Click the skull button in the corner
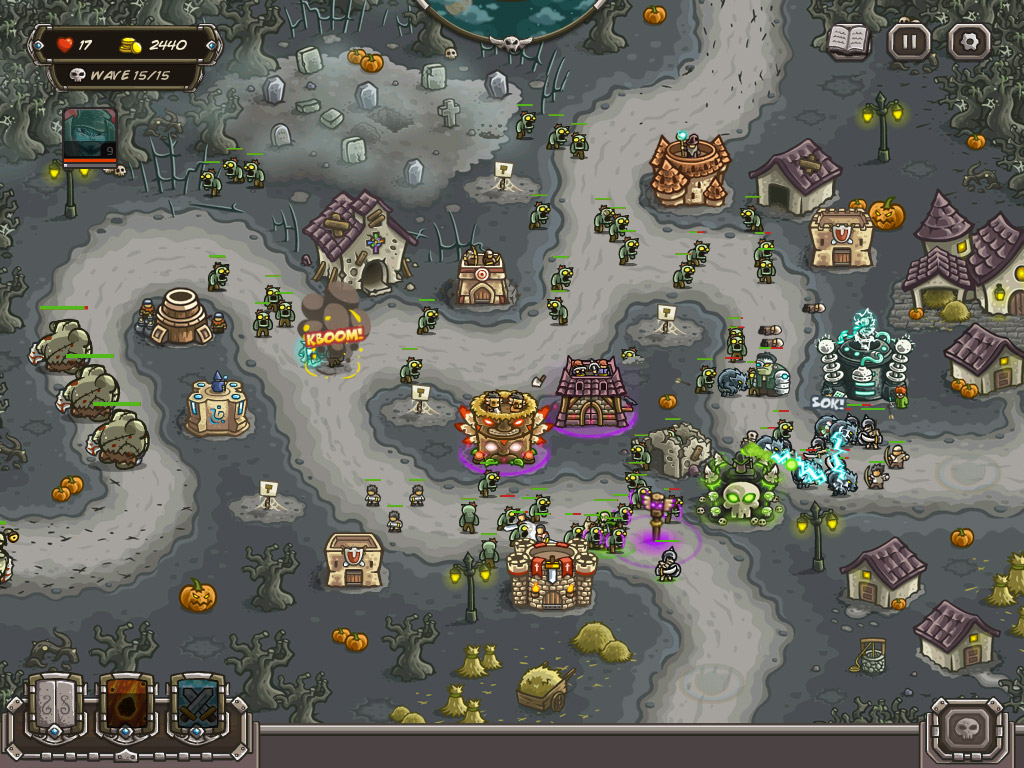Viewport: 1024px width, 768px height. tap(967, 725)
